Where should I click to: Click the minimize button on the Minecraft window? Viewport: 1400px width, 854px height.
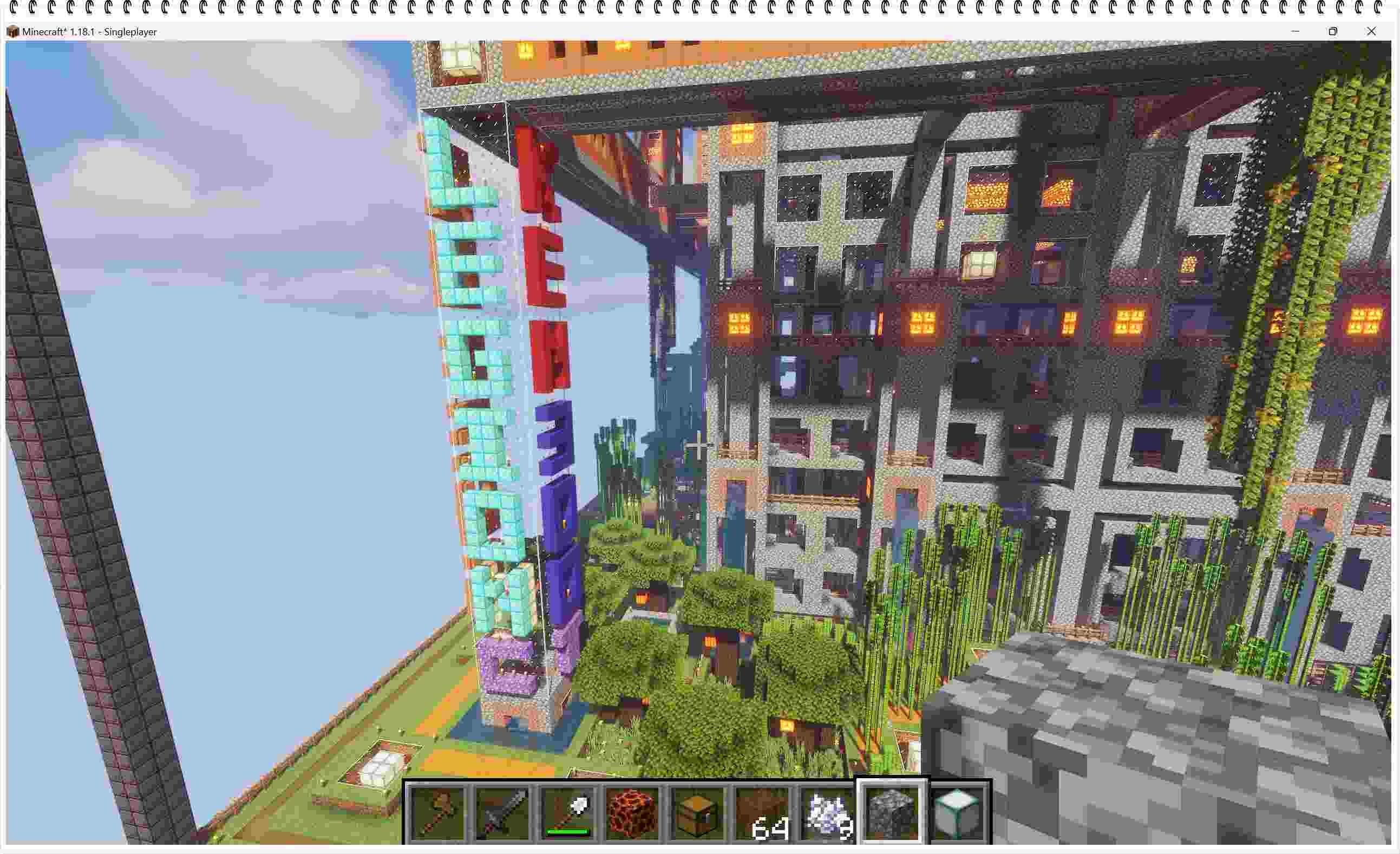1296,32
